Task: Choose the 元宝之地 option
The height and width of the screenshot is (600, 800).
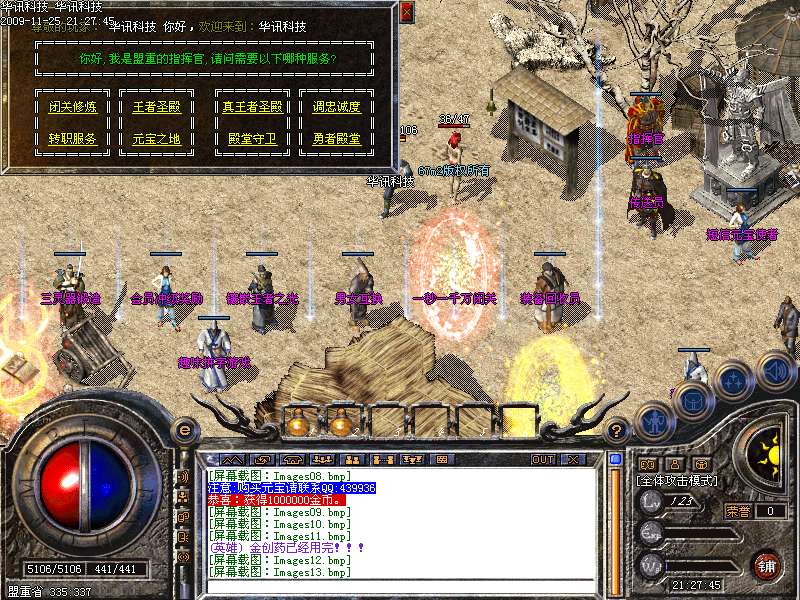Action: click(157, 139)
